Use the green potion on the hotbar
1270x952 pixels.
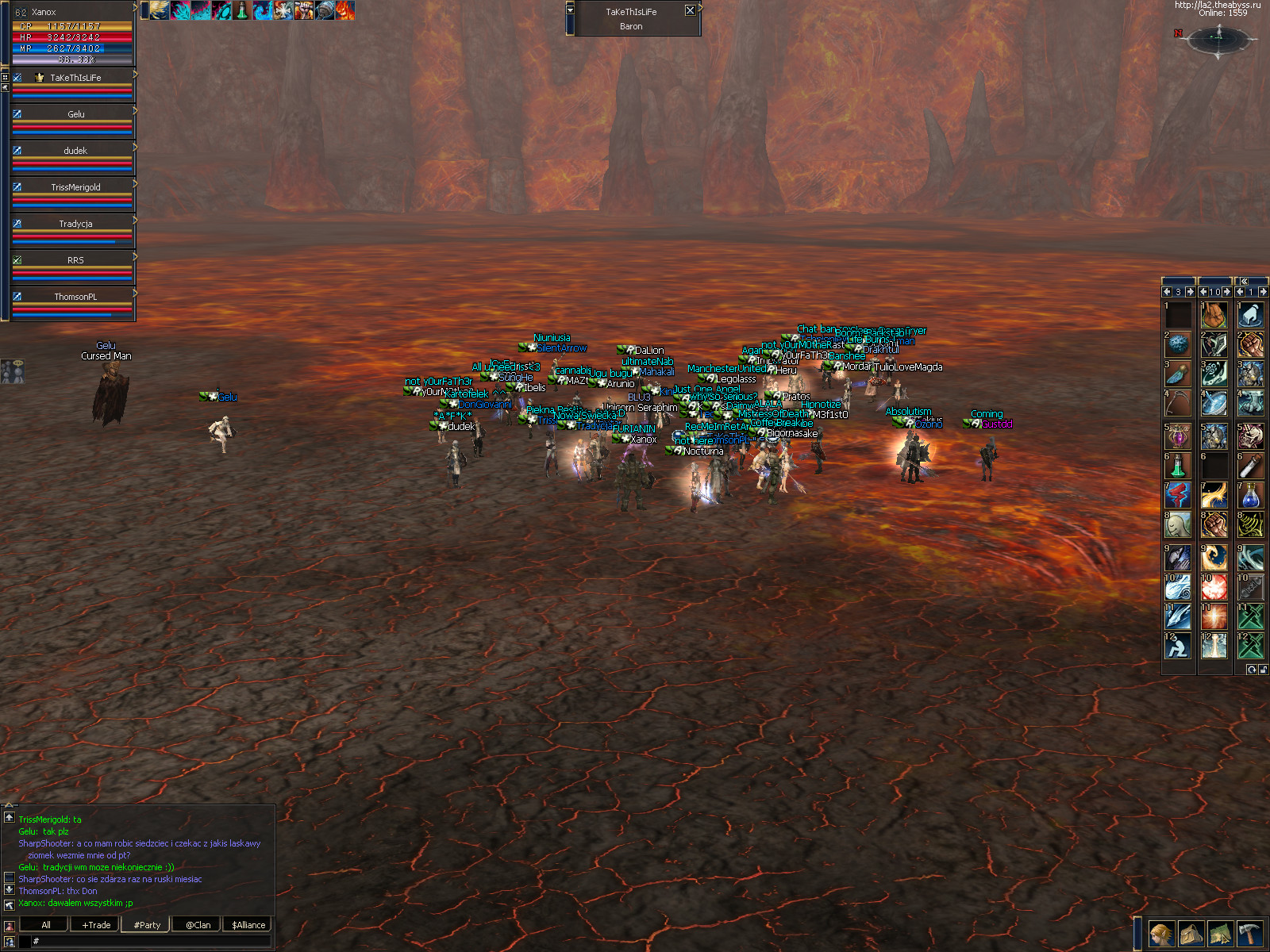[1178, 466]
